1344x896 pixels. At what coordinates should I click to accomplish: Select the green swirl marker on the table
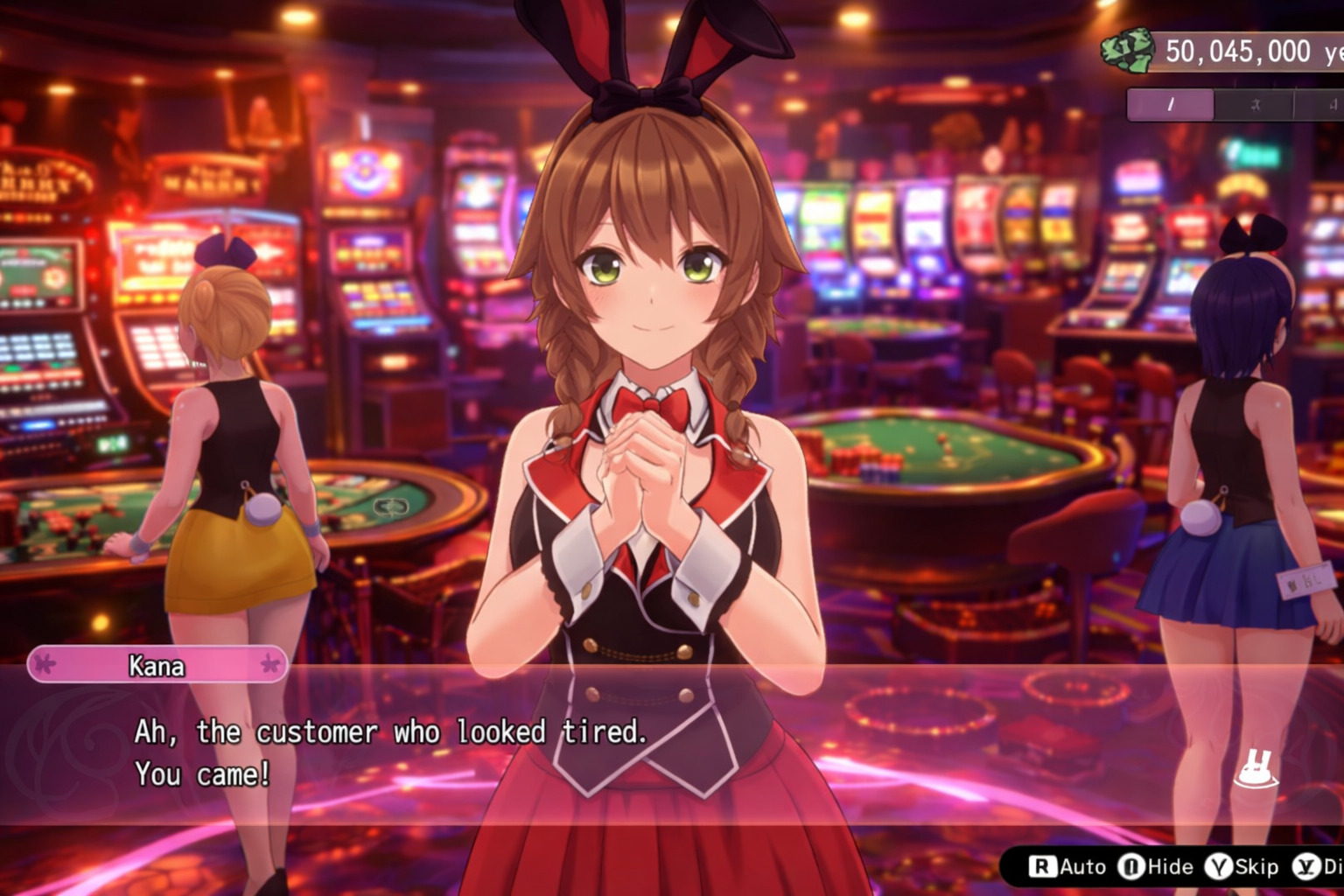[391, 506]
